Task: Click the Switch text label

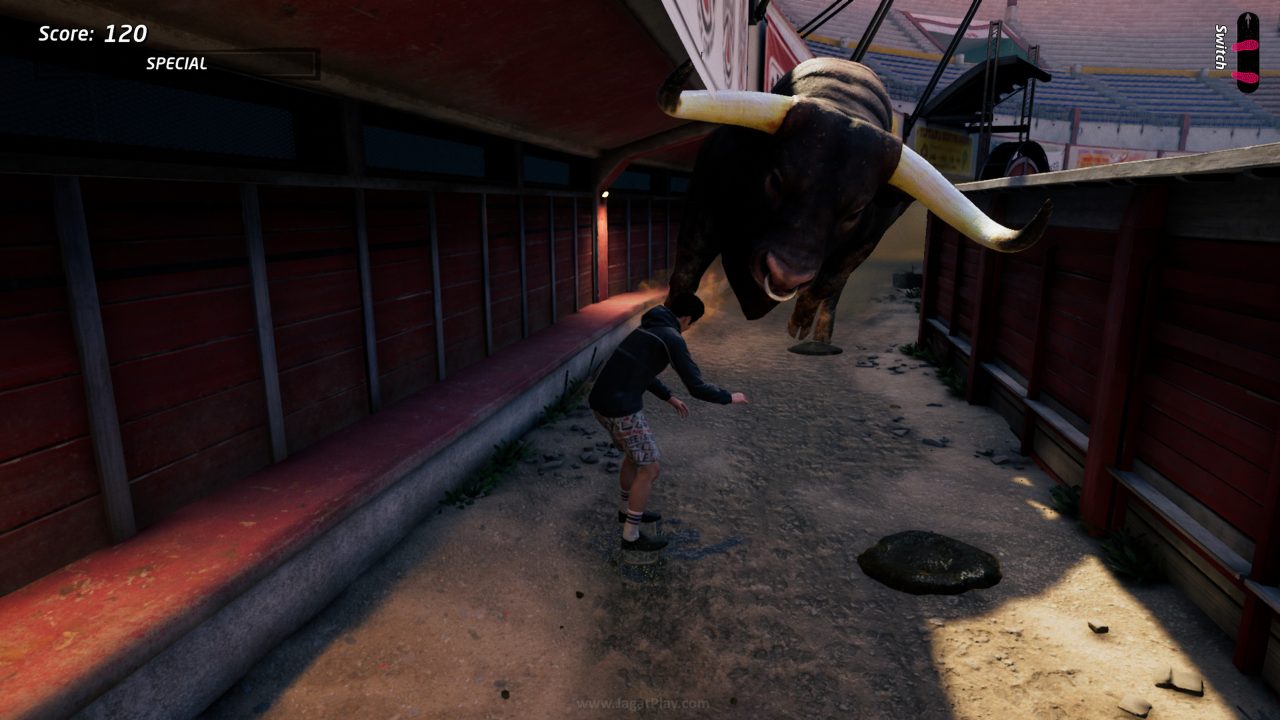Action: click(1220, 45)
